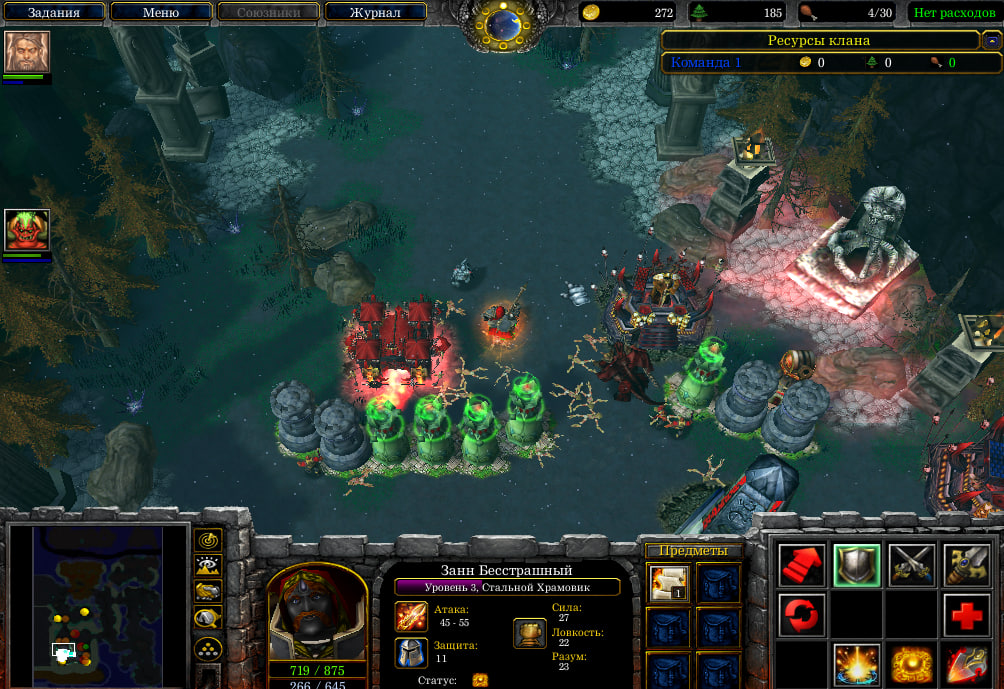Open the Журнал log button
The image size is (1004, 689).
(x=376, y=13)
